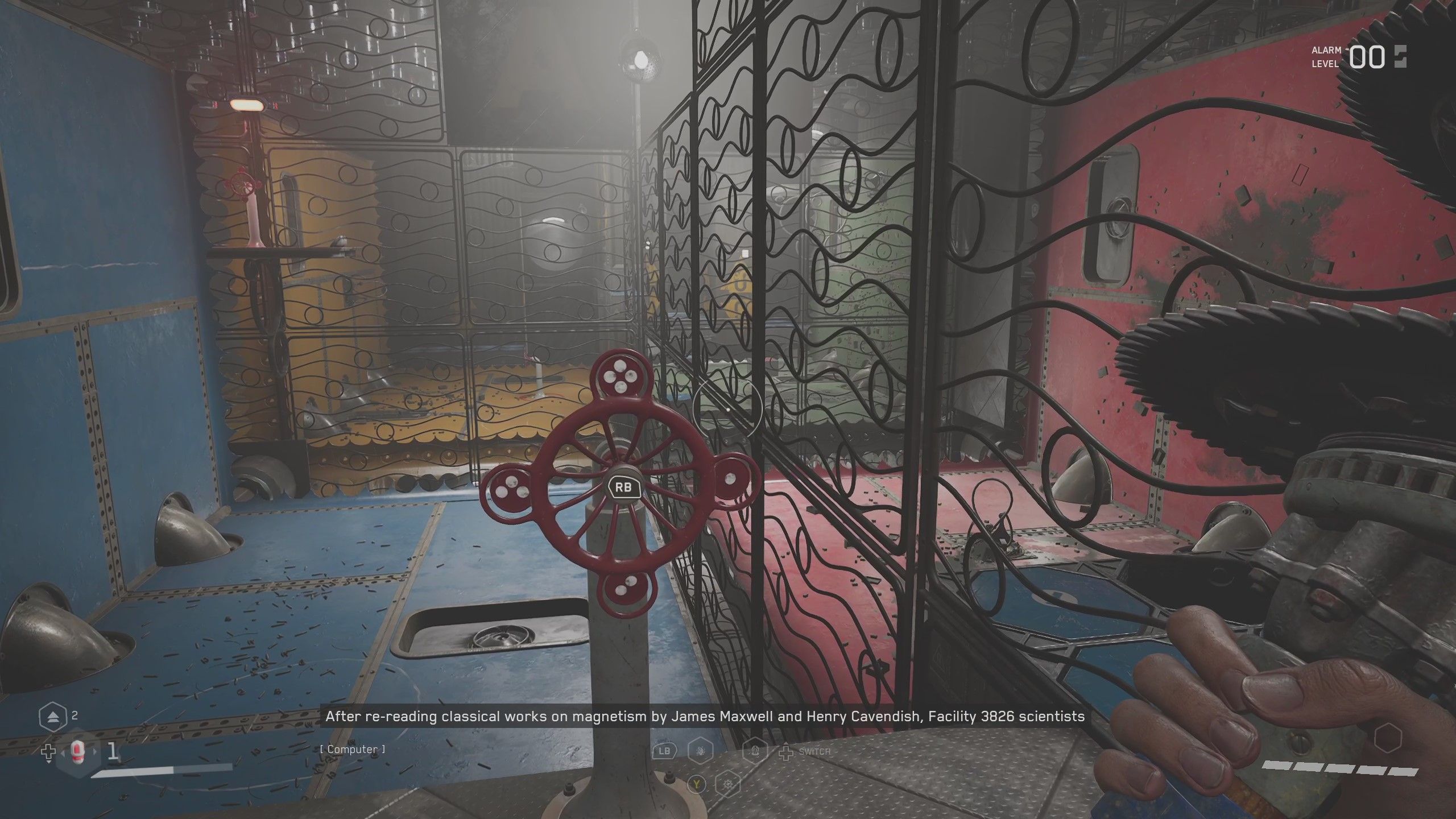Click the [ Computer ] interaction label

coord(353,749)
